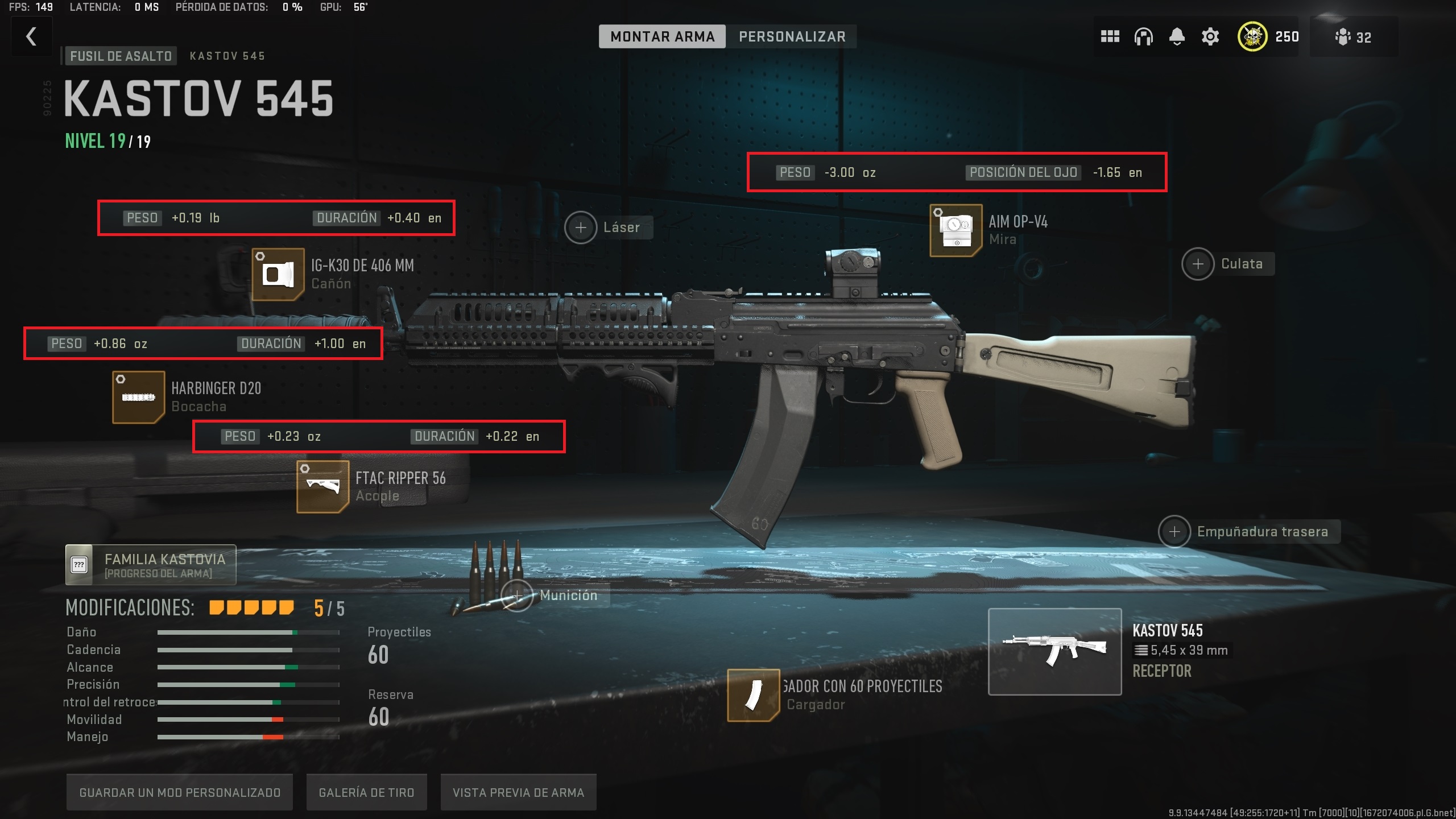1456x819 pixels.
Task: Select the MONTAR ARMA tab
Action: pyautogui.click(x=662, y=36)
